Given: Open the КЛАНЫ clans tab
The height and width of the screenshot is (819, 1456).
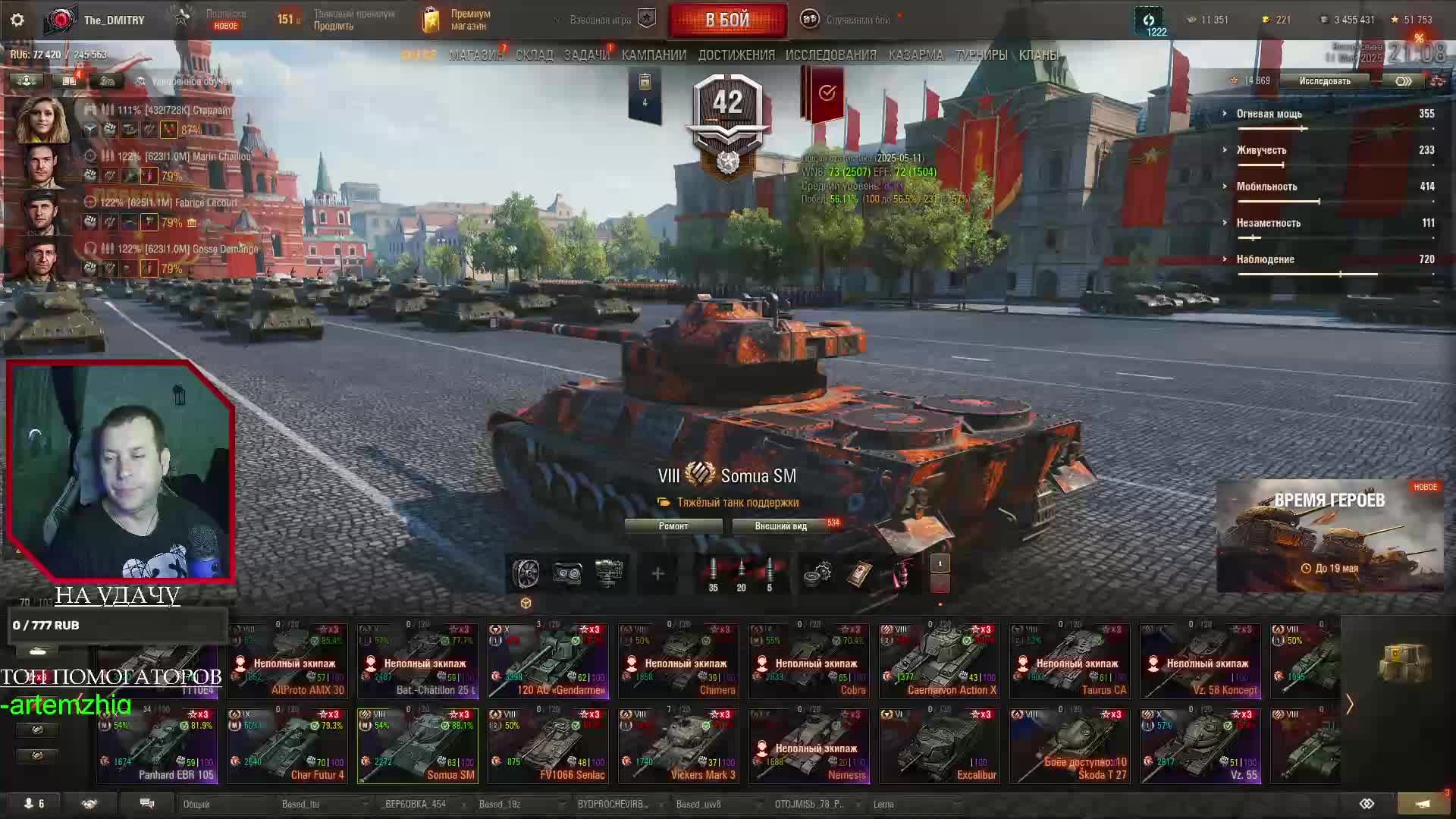Looking at the screenshot, I should [1038, 55].
